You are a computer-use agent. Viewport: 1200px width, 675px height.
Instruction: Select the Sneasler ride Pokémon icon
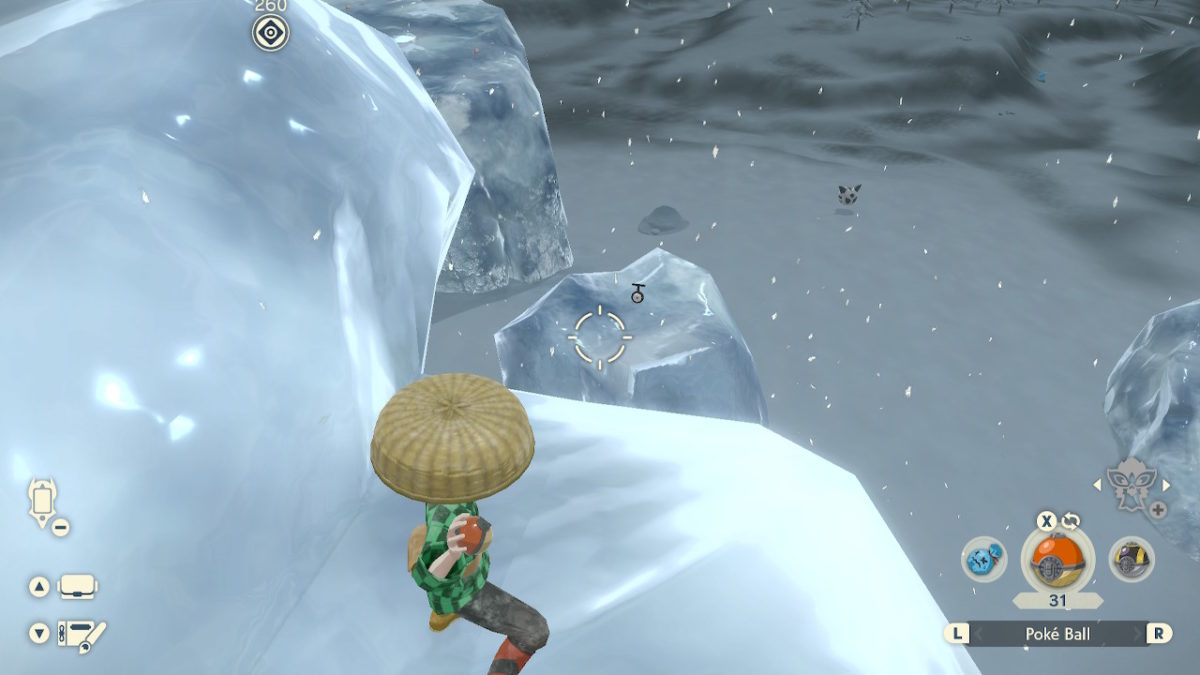tap(1131, 486)
